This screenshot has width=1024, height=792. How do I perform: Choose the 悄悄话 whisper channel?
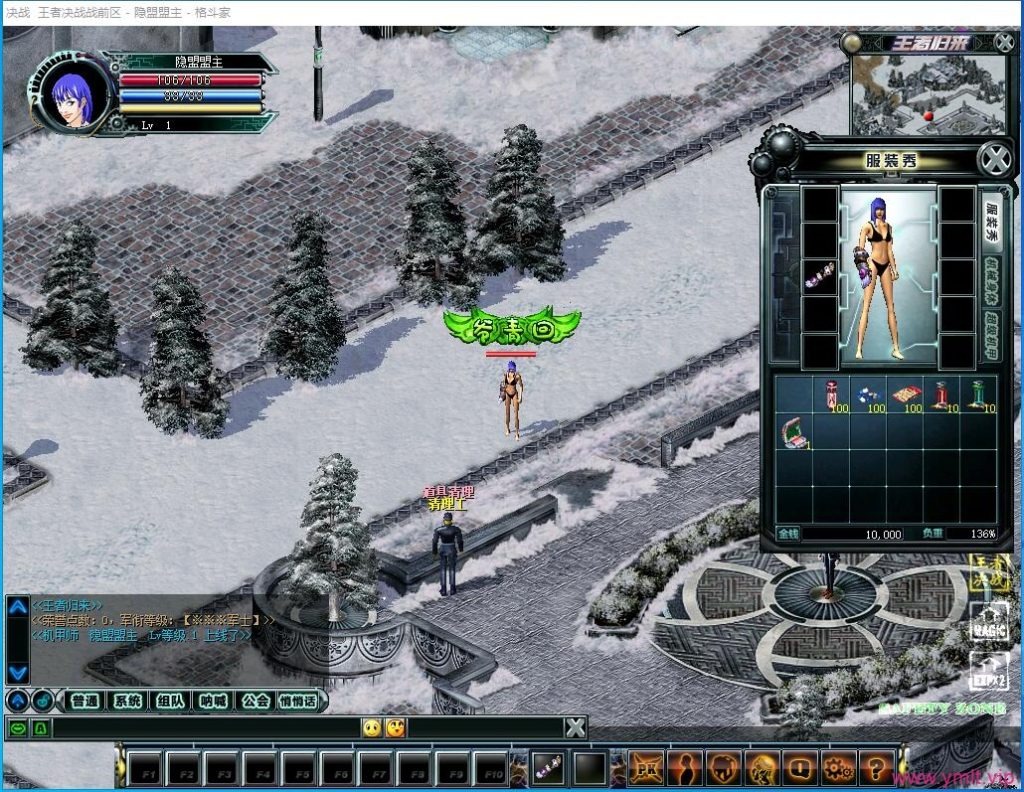pyautogui.click(x=298, y=701)
